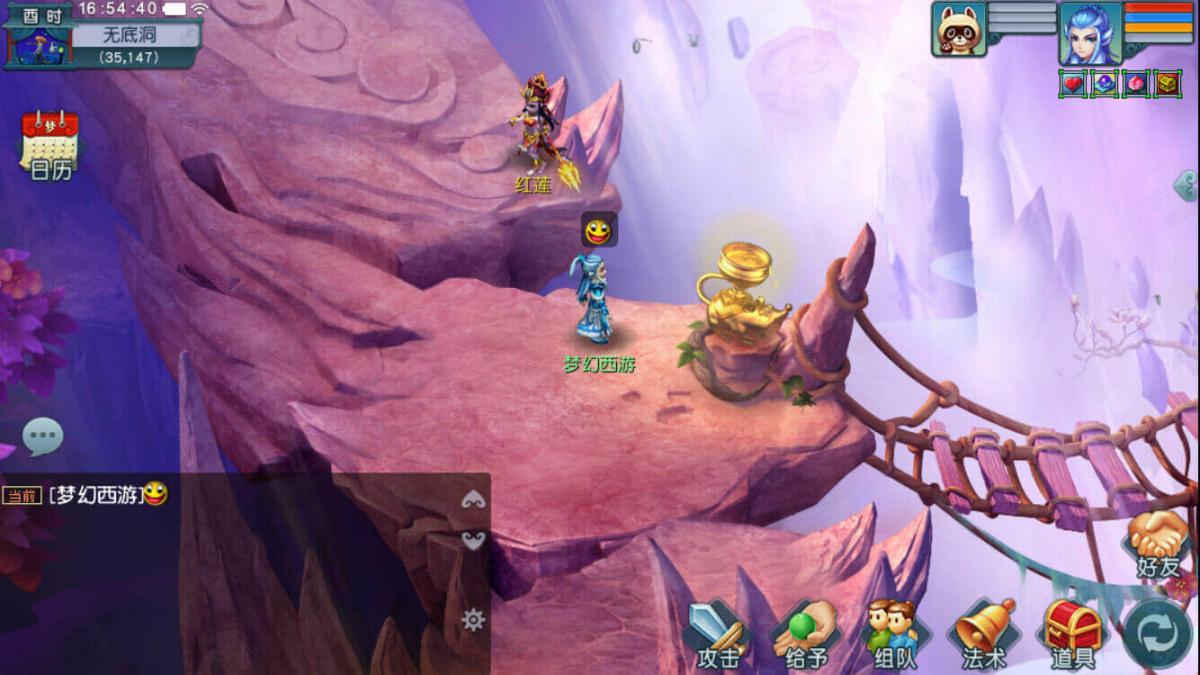The width and height of the screenshot is (1200, 675).
Task: Click the red heart status icon
Action: coord(1073,84)
